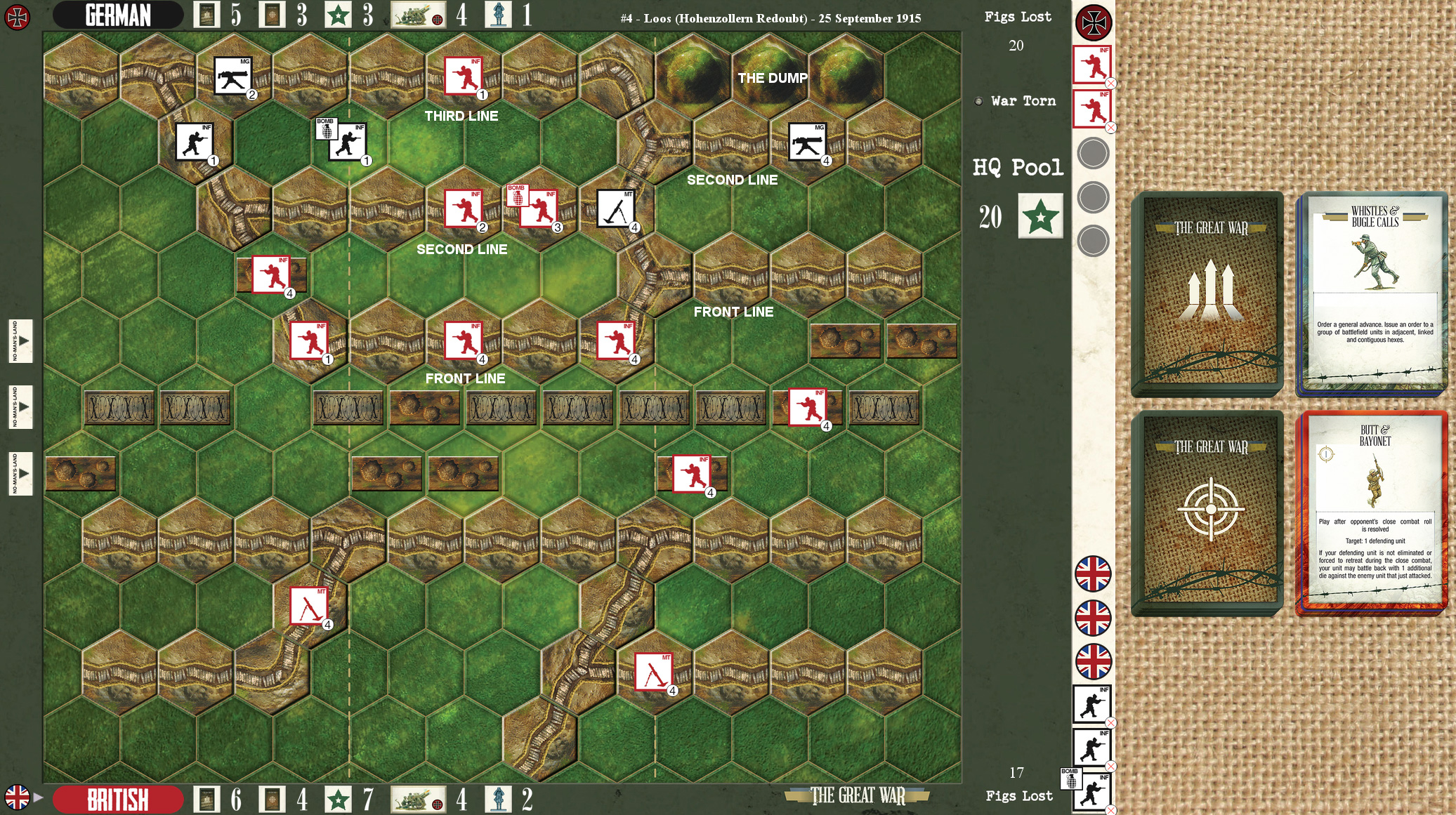1456x815 pixels.
Task: Click the German iron cross medal slot
Action: tap(1094, 22)
